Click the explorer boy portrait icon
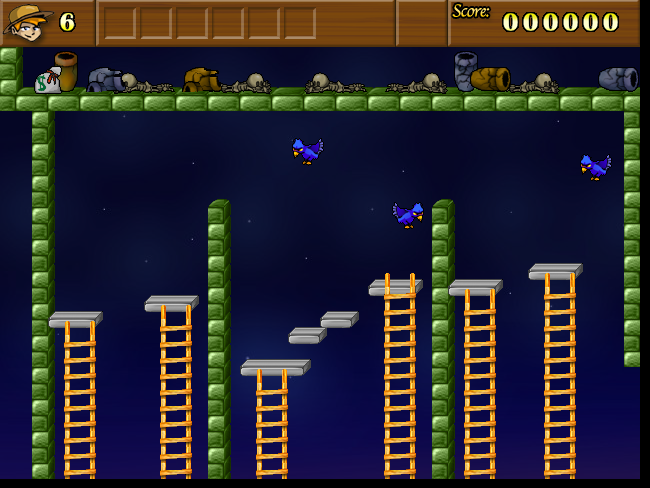650x488 pixels. (x=28, y=22)
